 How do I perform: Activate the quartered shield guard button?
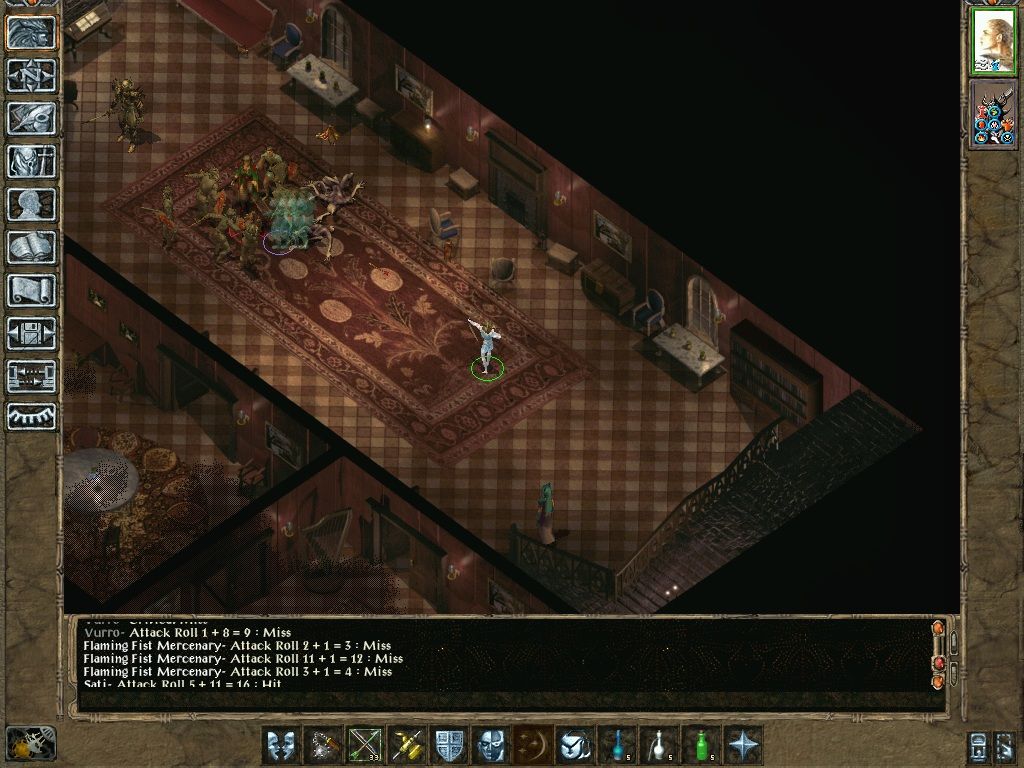[449, 745]
